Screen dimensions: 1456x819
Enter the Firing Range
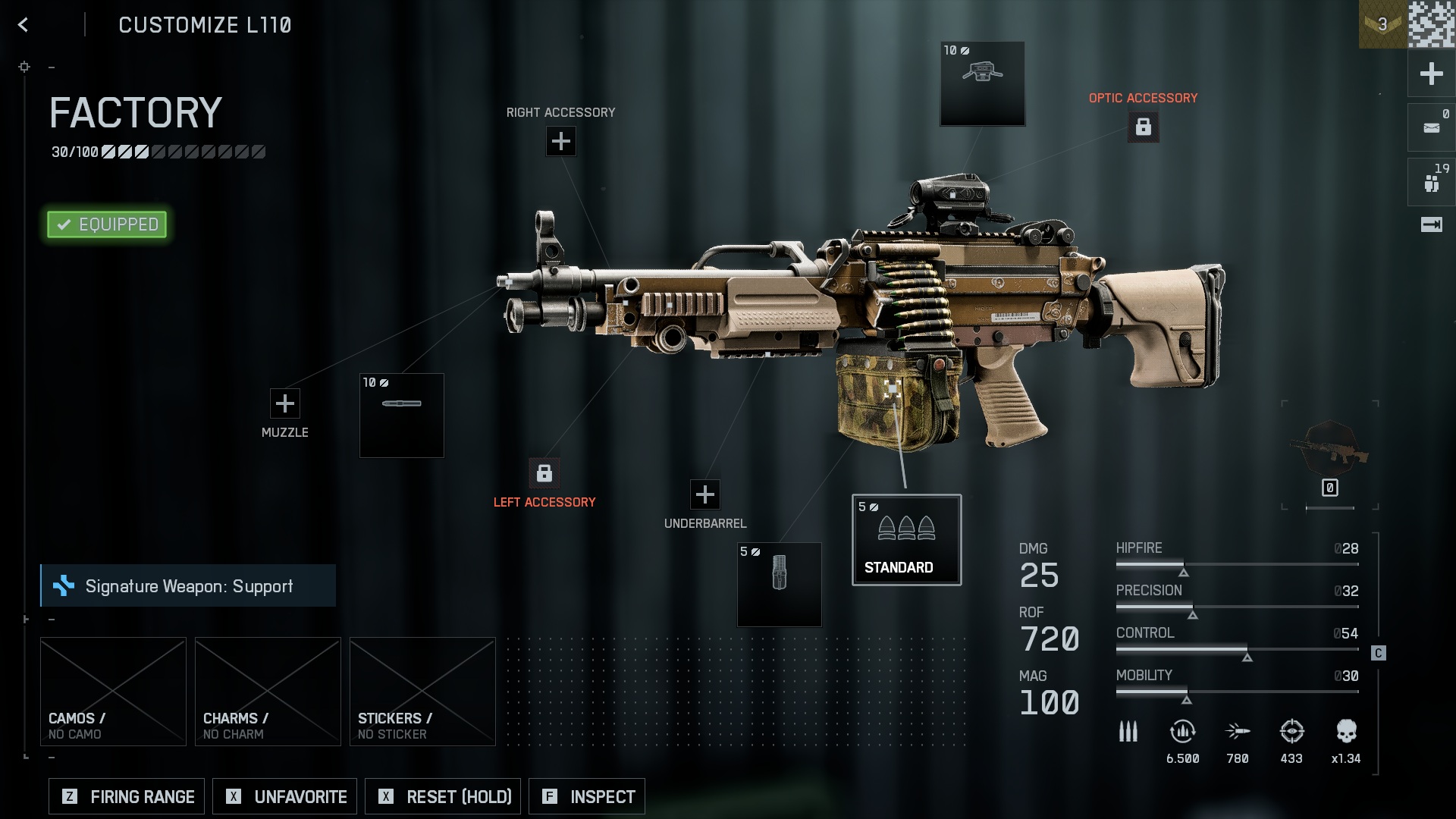127,796
